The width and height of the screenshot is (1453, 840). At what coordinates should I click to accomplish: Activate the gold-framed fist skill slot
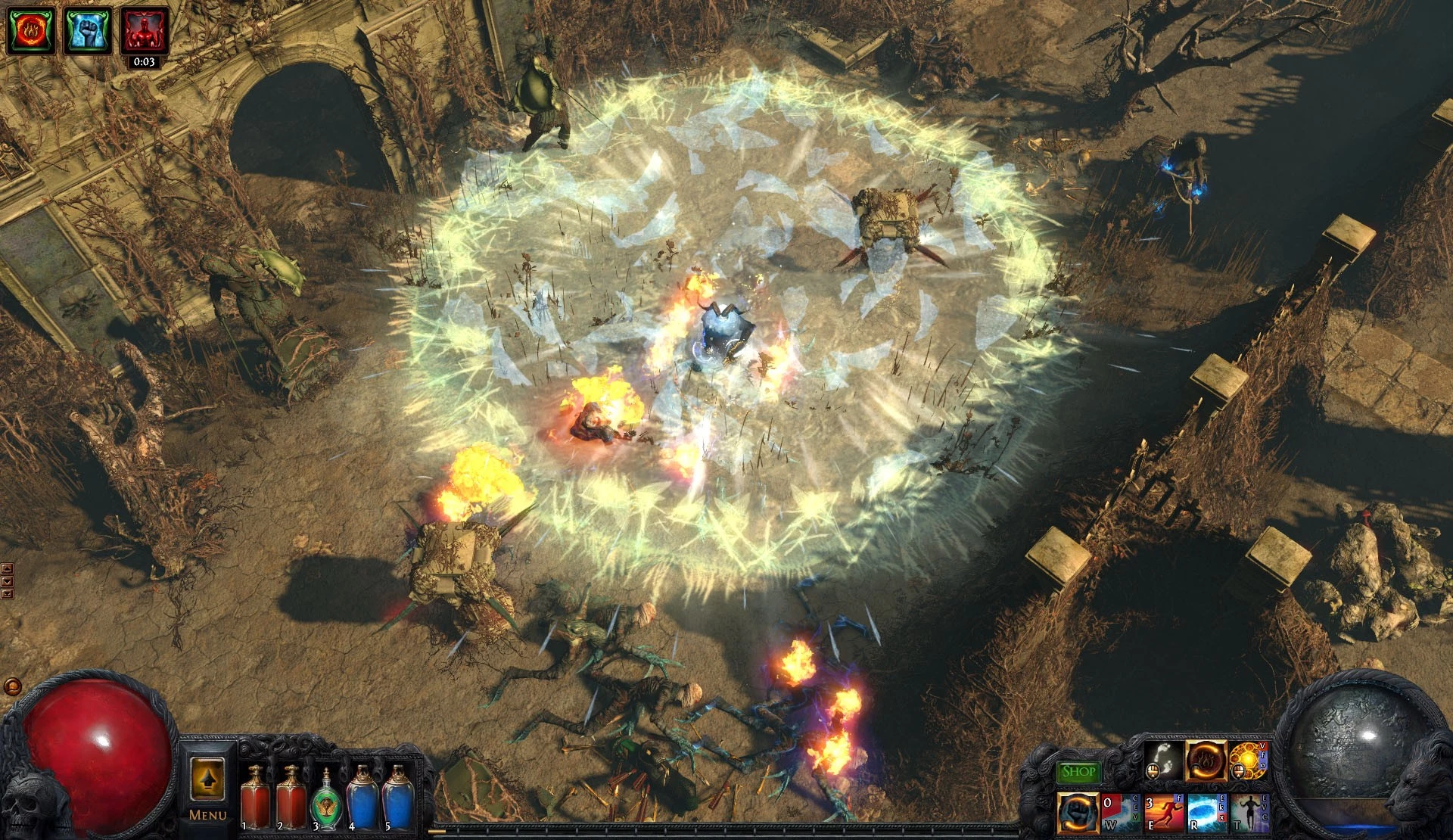pyautogui.click(x=1078, y=814)
